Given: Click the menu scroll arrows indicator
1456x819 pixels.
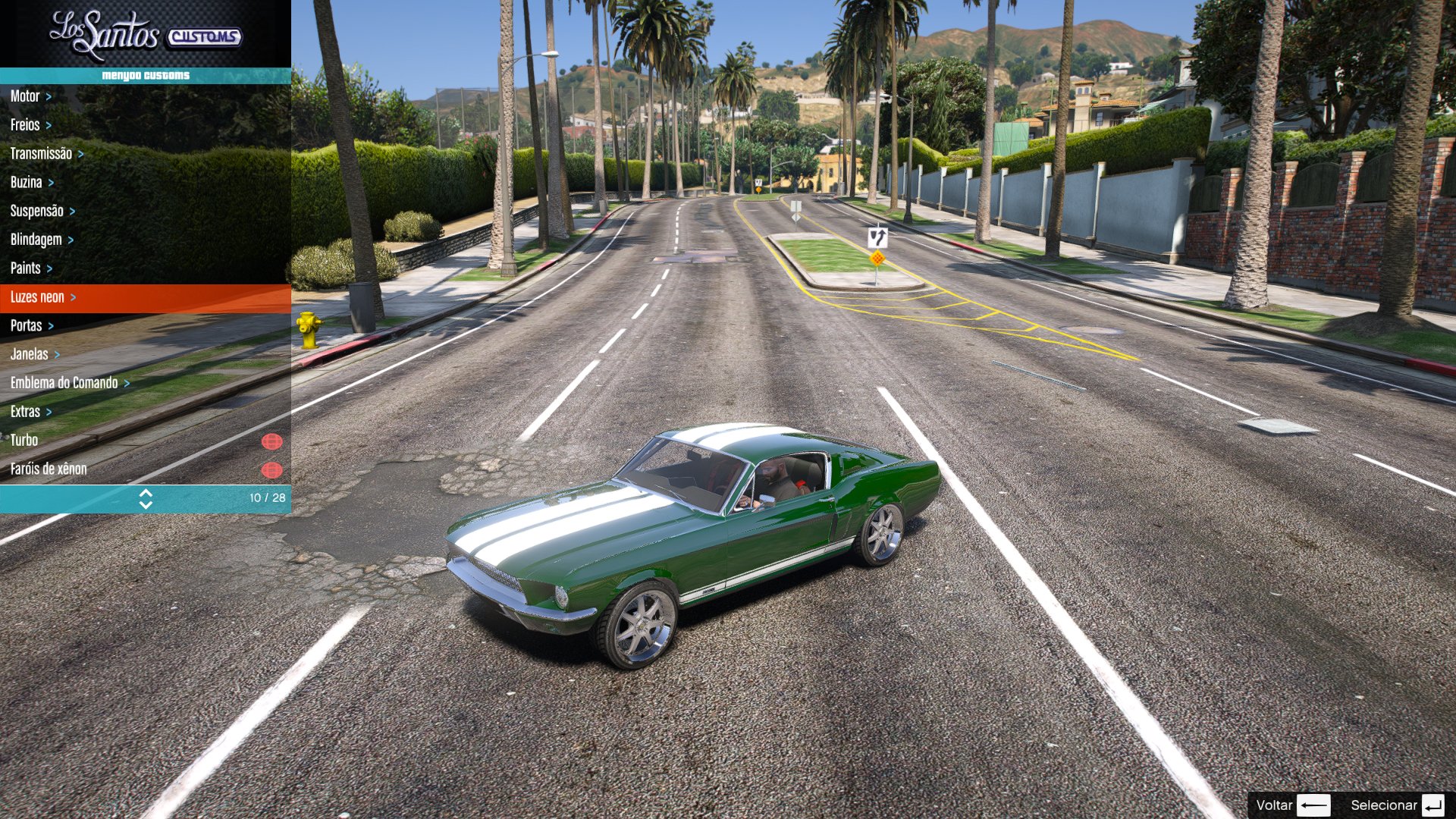Looking at the screenshot, I should pos(146,498).
